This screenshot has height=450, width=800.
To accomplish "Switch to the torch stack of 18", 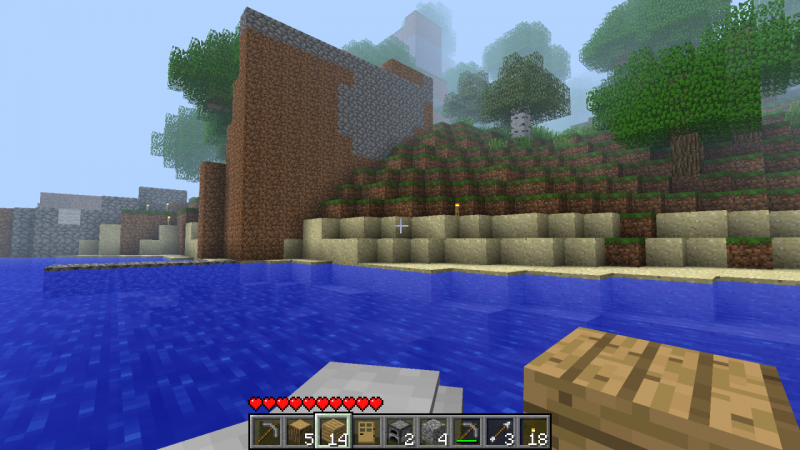I will (x=533, y=431).
